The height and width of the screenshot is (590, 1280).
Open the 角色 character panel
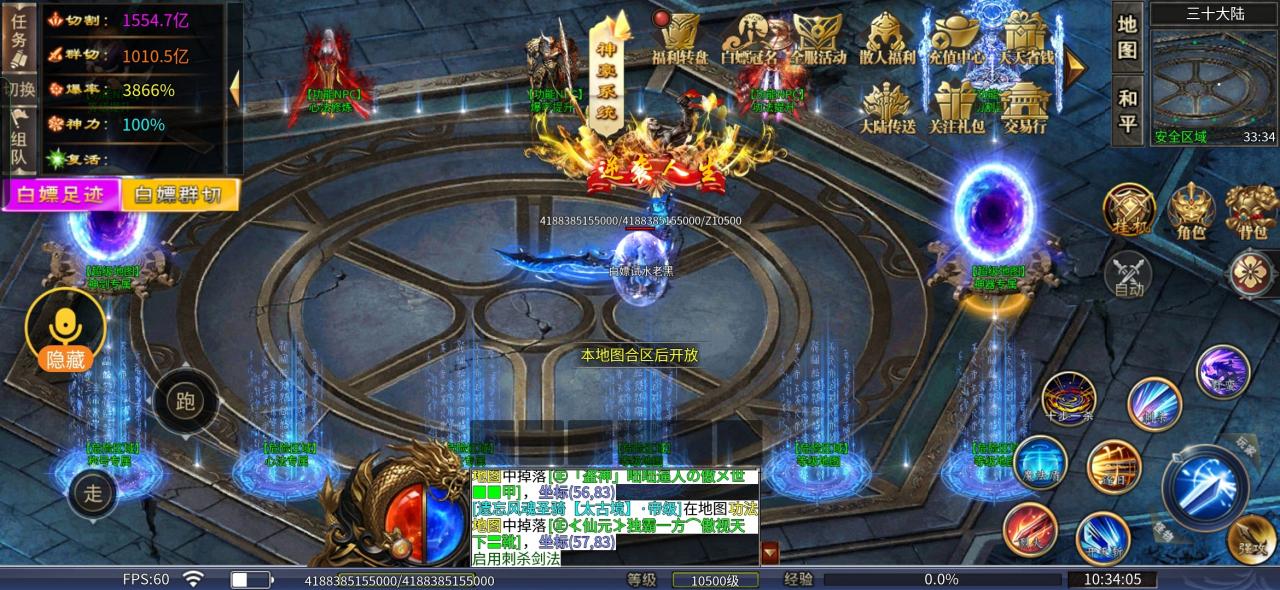tap(1191, 213)
